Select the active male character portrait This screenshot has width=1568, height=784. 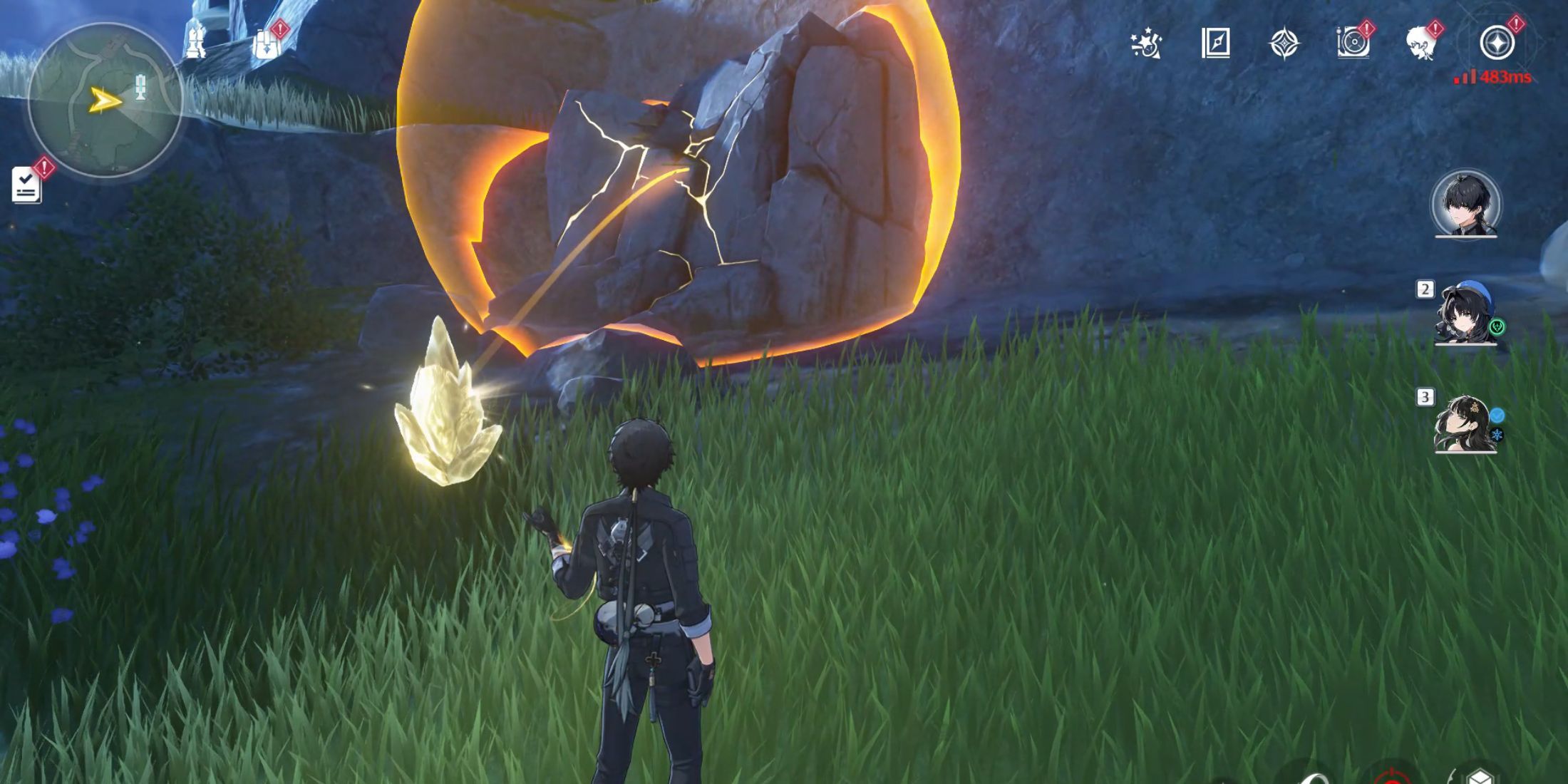point(1466,205)
